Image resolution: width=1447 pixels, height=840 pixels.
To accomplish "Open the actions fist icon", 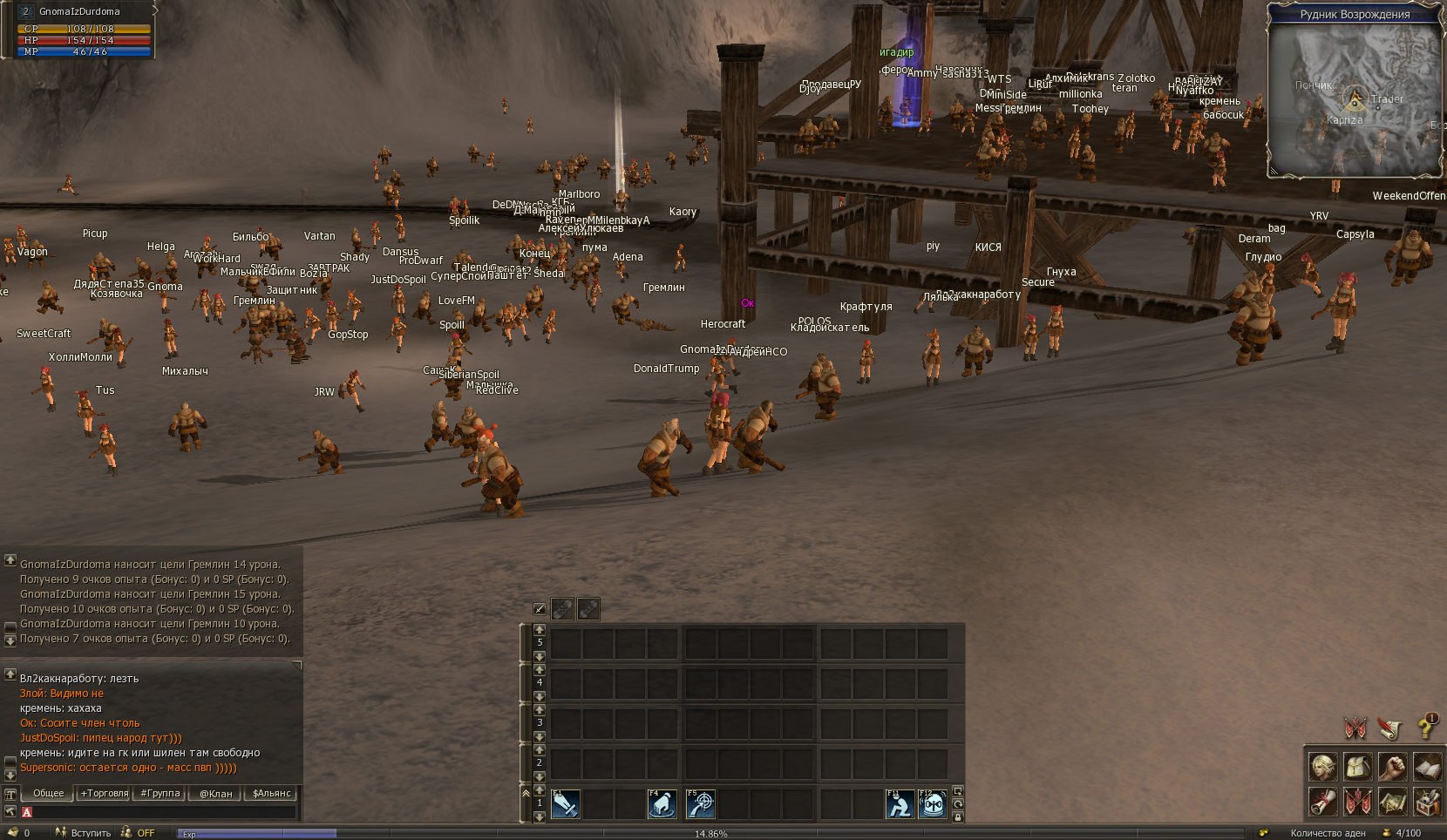I will coord(1392,767).
